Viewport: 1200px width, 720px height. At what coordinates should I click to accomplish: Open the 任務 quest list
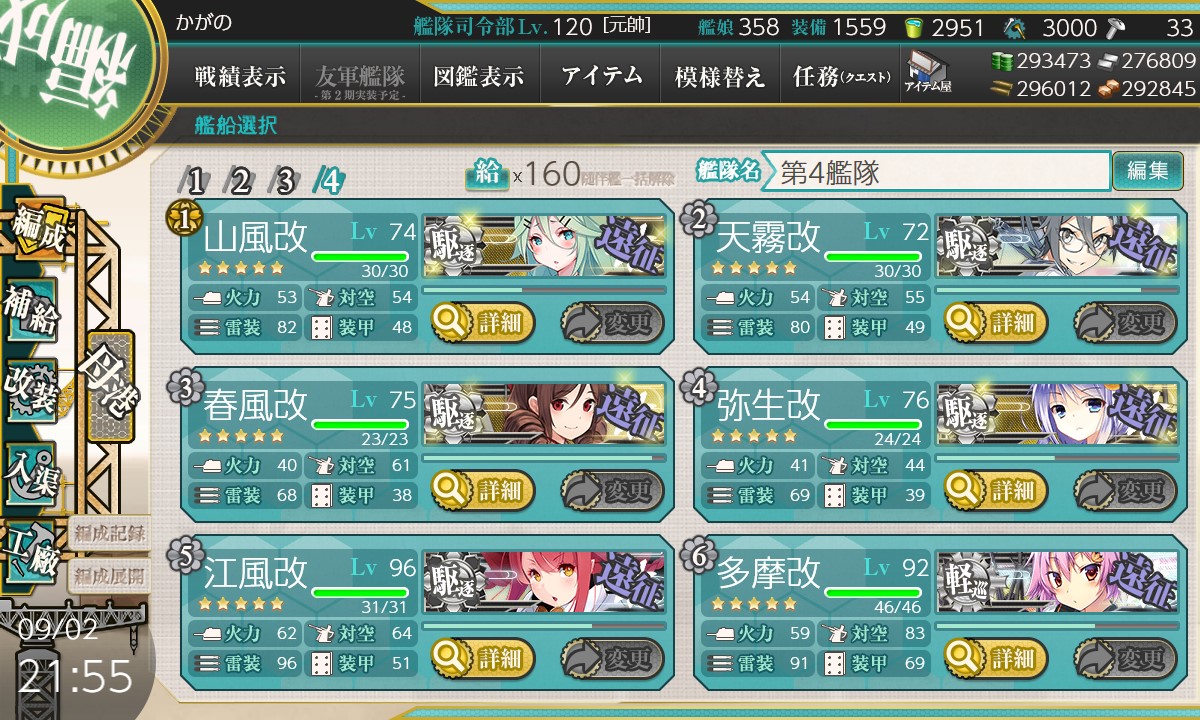click(840, 77)
